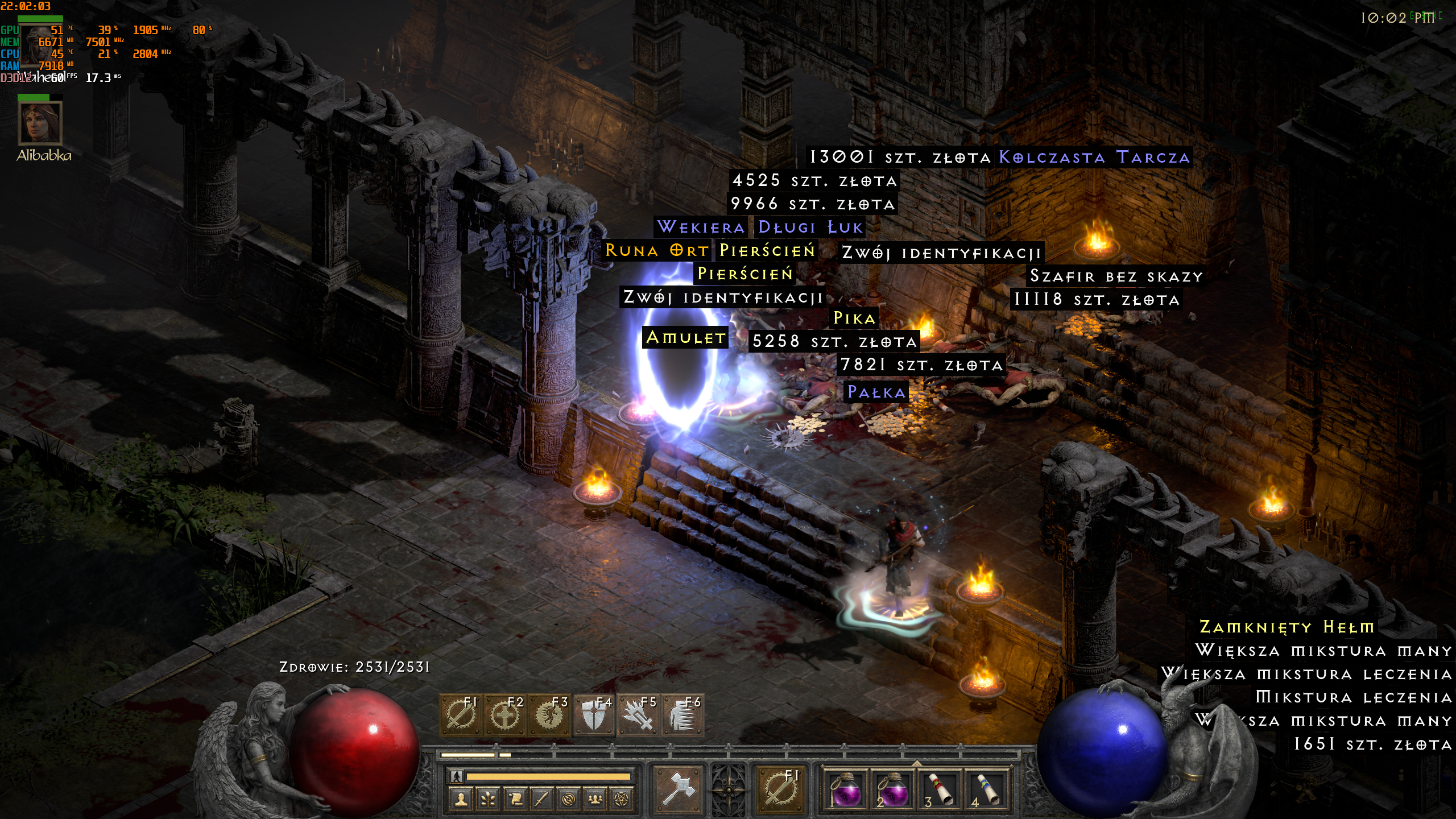Screen dimensions: 1456x819
Task: Activate the F4 shield skill
Action: 594,715
